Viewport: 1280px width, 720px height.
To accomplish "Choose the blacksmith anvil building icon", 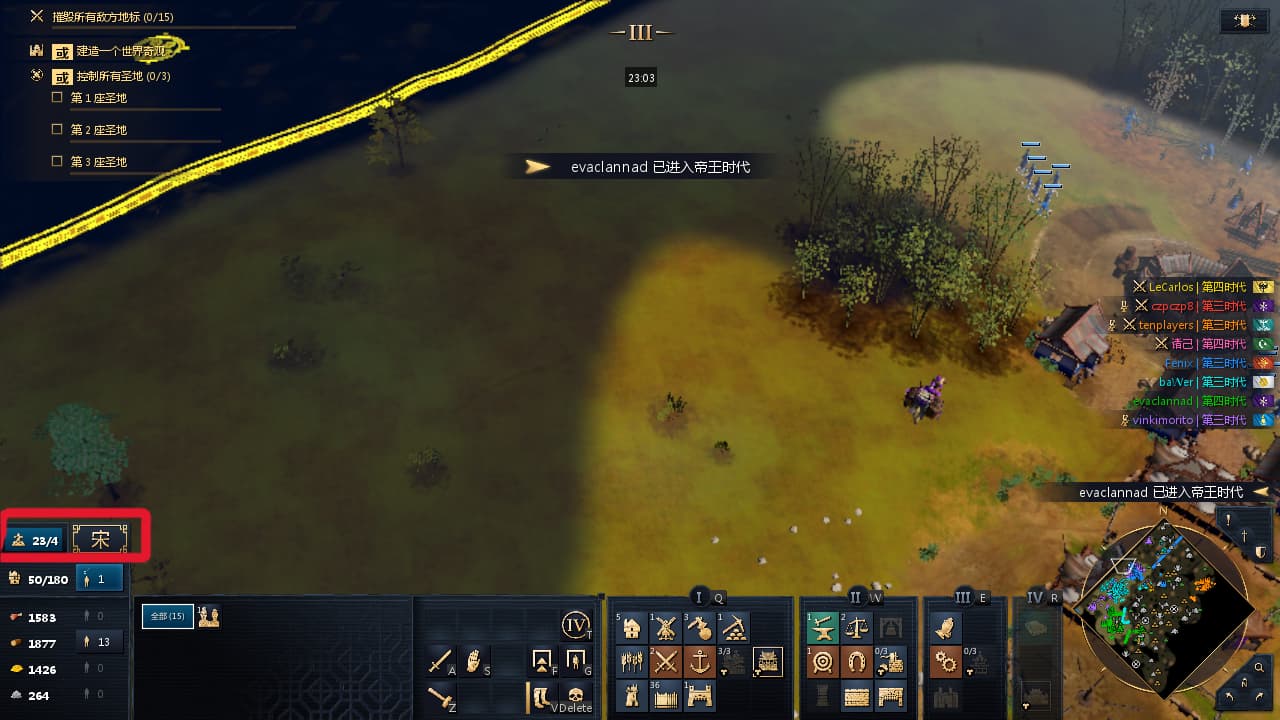I will point(823,629).
